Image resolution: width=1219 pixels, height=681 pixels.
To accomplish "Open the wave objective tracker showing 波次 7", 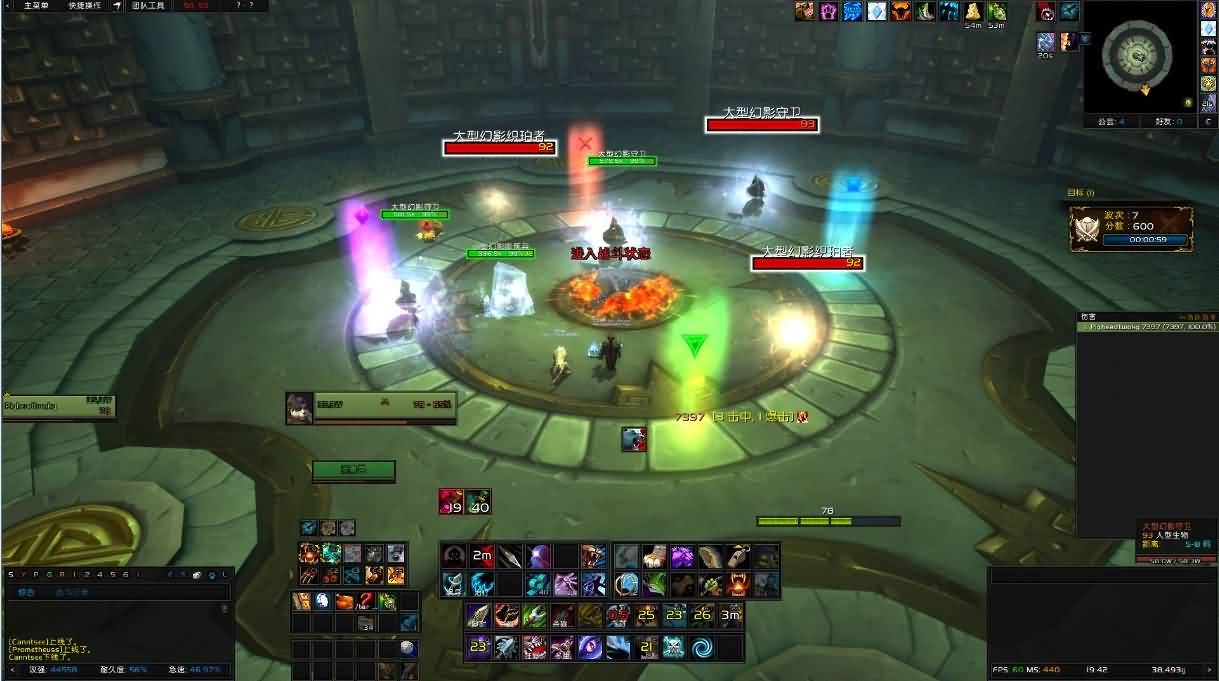I will click(x=1131, y=227).
